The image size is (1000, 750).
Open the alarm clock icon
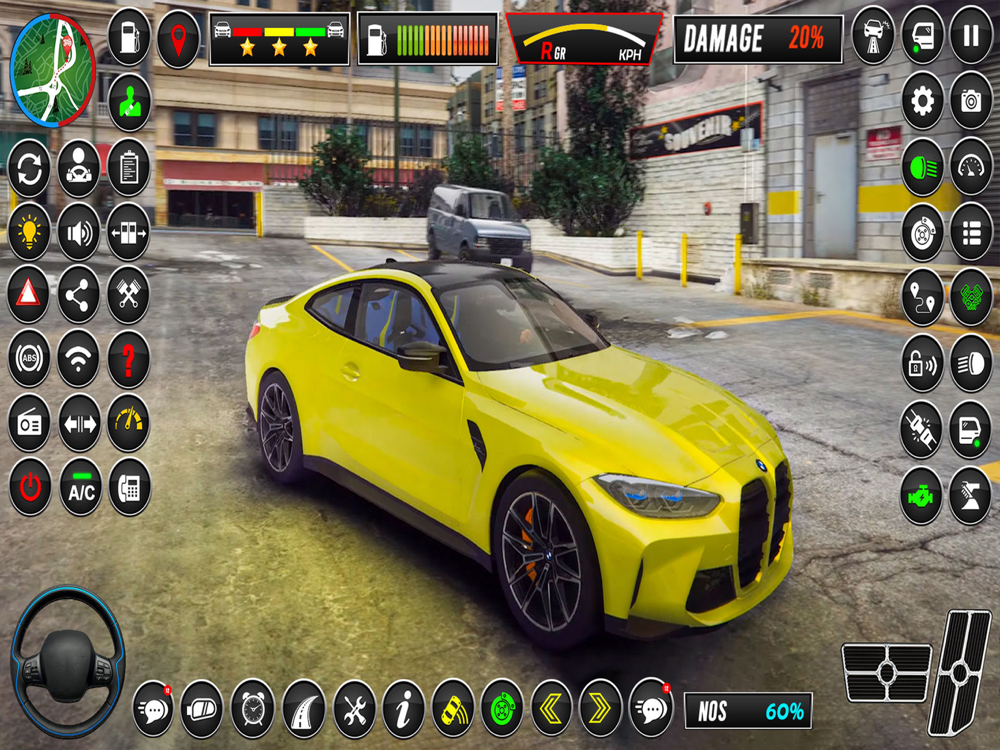click(253, 708)
